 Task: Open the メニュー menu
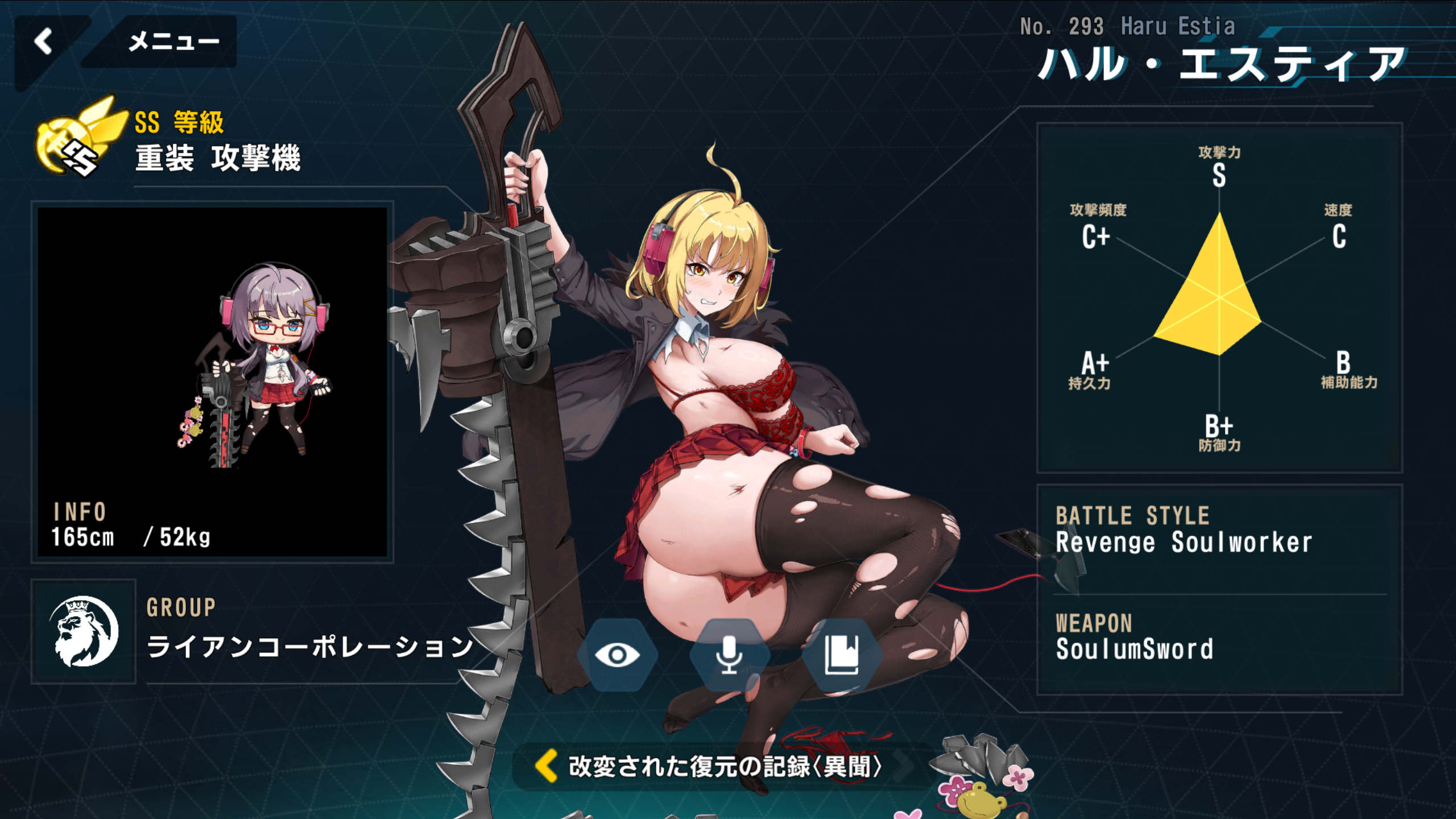tap(173, 42)
